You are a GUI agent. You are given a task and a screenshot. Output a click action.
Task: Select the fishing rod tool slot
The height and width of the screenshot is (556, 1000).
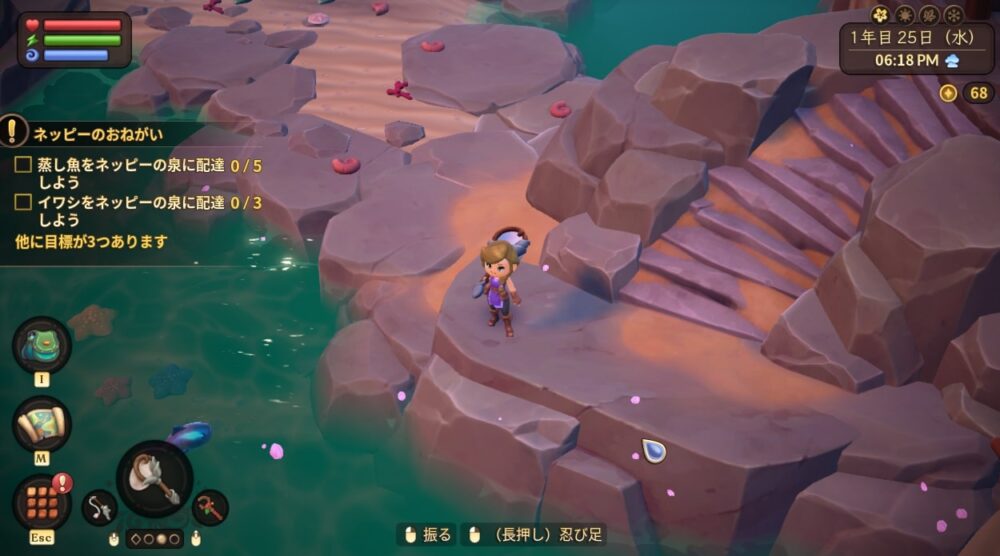tap(99, 508)
